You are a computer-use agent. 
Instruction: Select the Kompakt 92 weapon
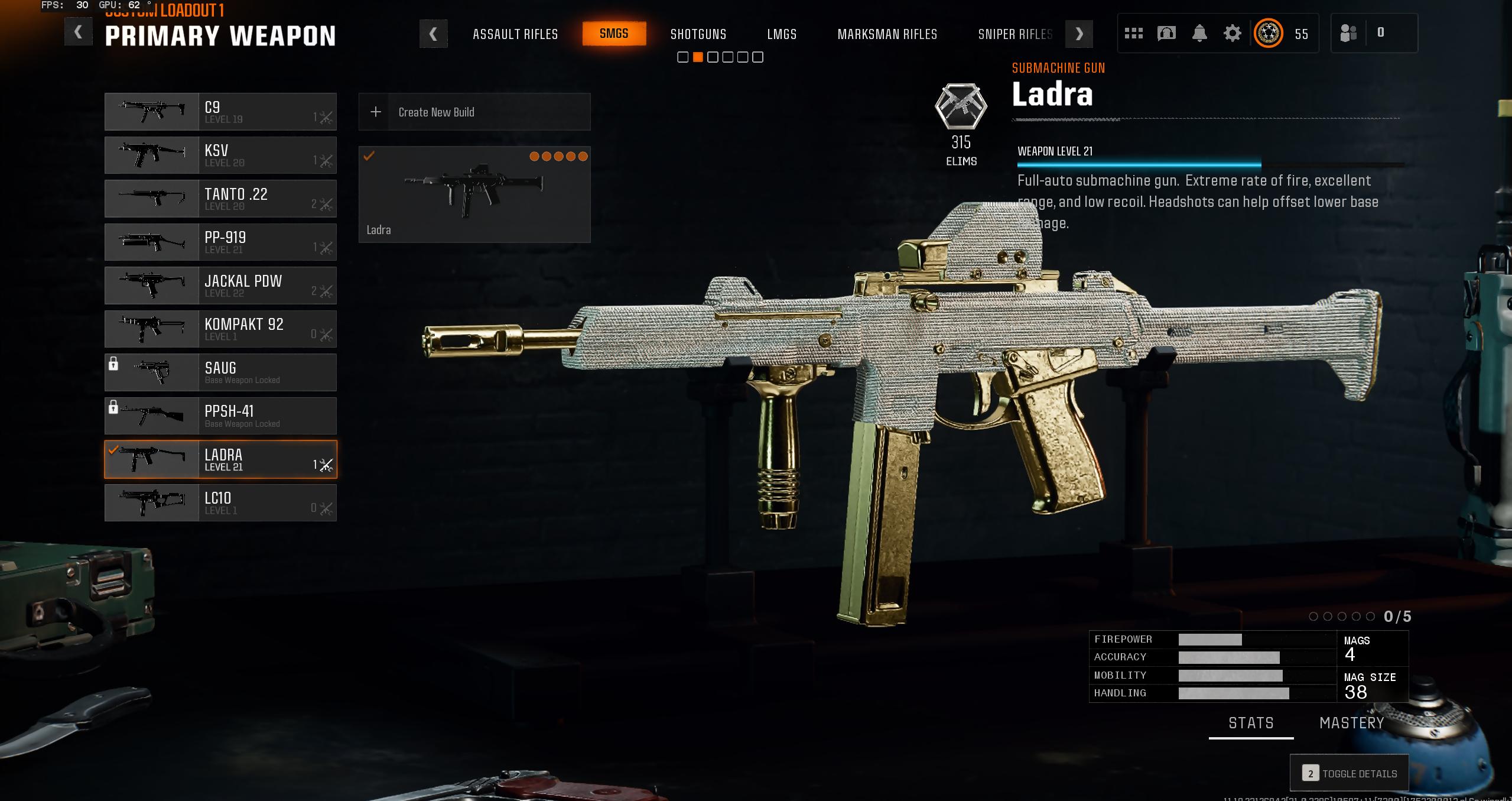click(x=220, y=329)
